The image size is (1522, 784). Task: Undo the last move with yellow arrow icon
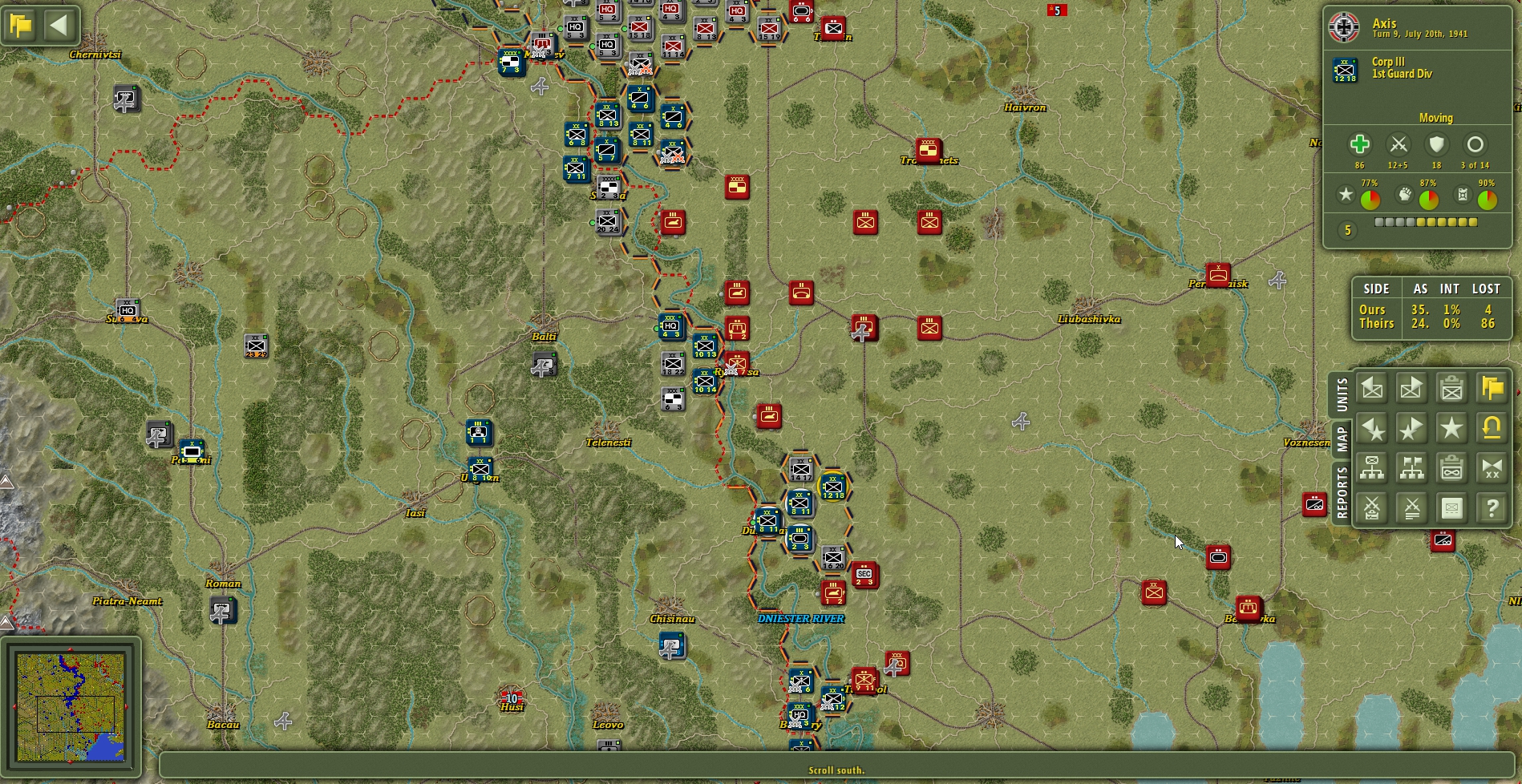[1491, 430]
